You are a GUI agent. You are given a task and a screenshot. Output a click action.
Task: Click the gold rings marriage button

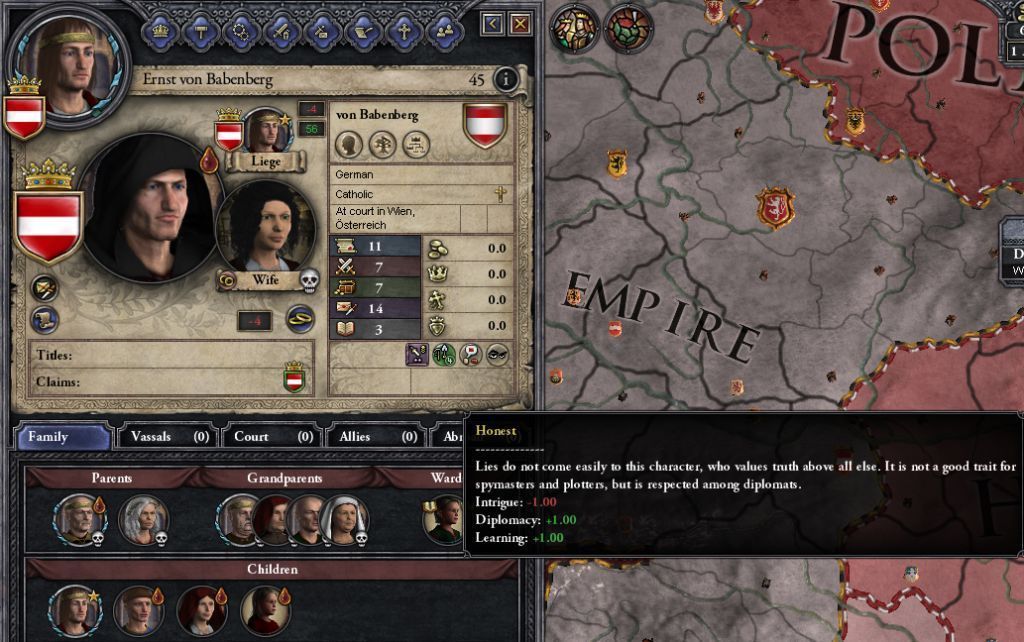[x=301, y=319]
